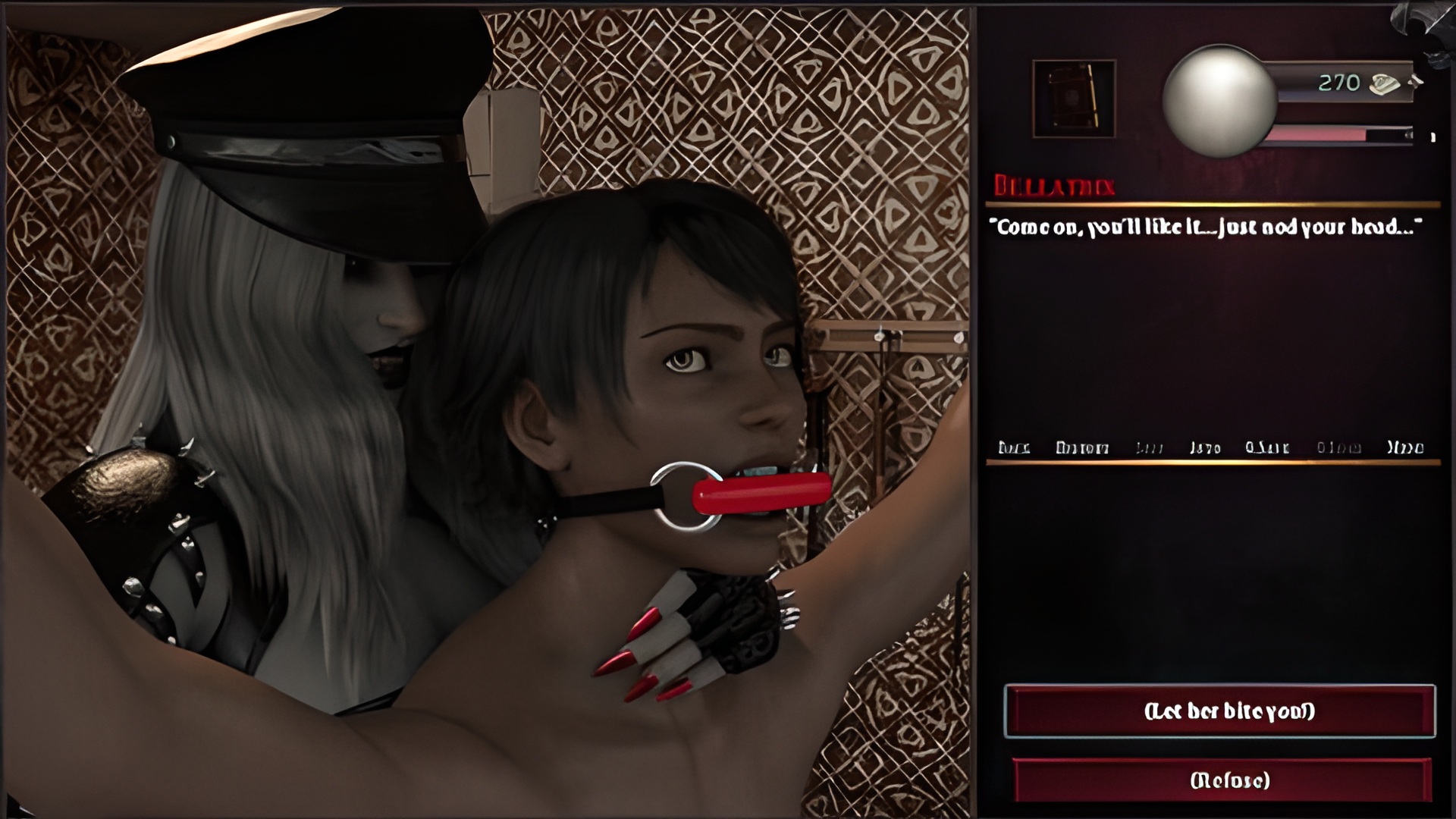Select the "Refuse" dialogue choice
The height and width of the screenshot is (819, 1456).
1222,780
